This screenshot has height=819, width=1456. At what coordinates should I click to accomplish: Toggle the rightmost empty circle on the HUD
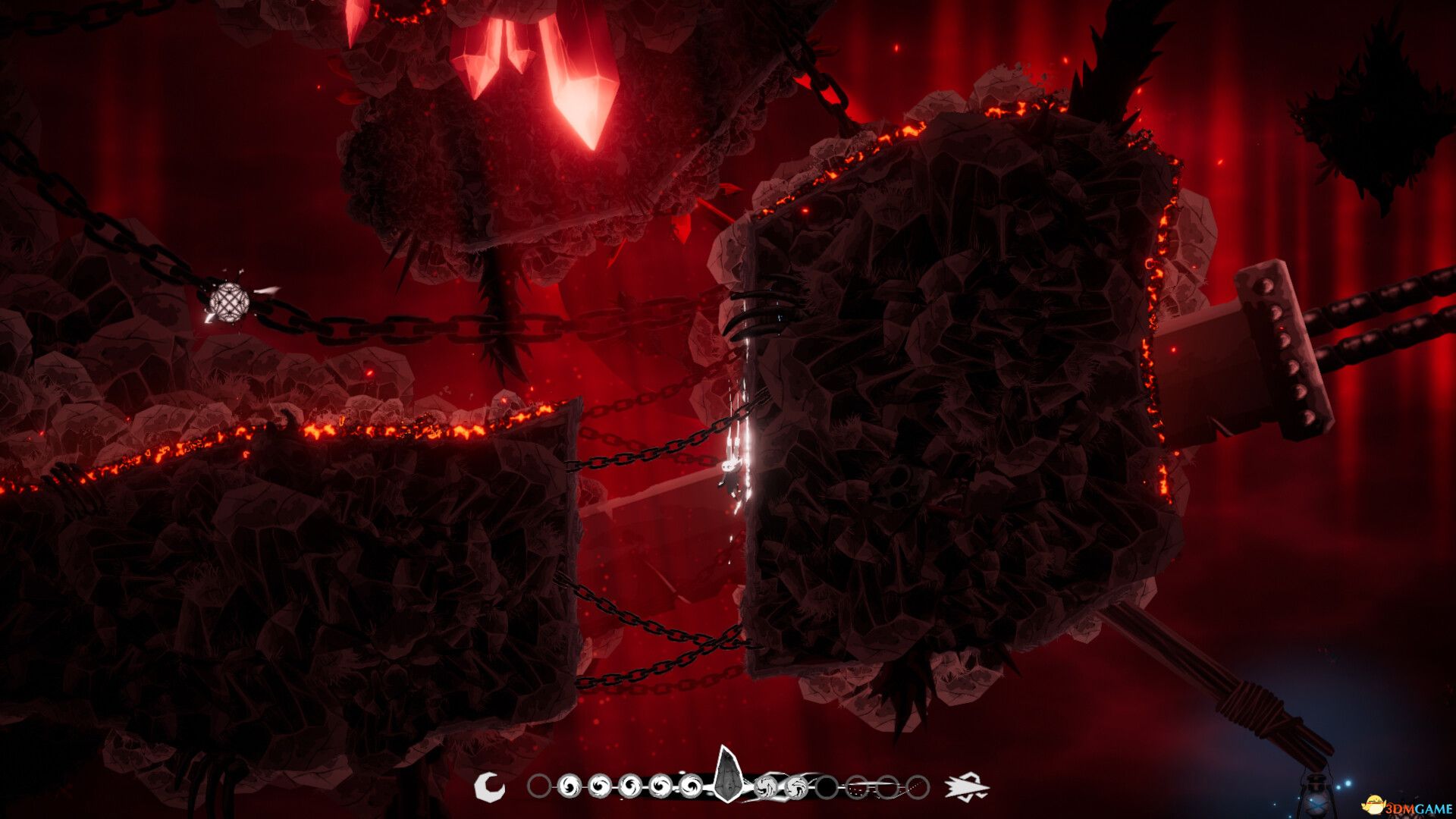(918, 786)
